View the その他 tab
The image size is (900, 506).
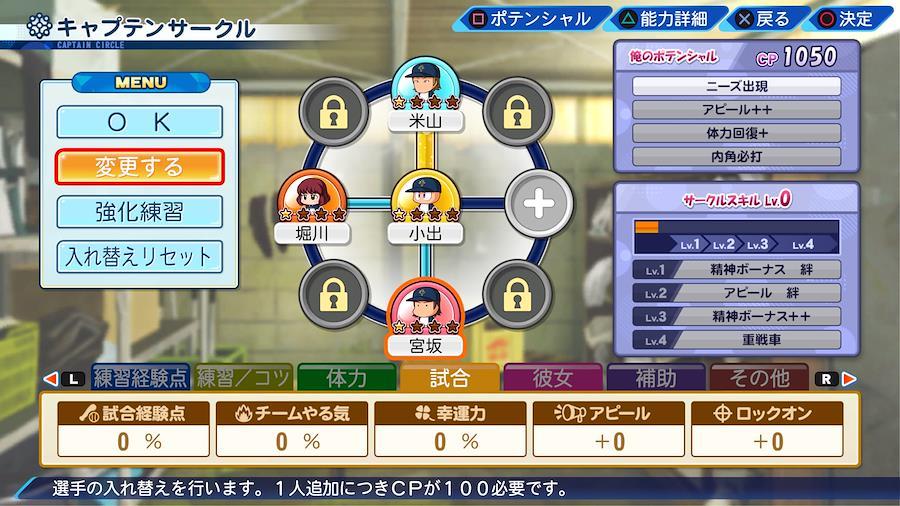point(759,378)
